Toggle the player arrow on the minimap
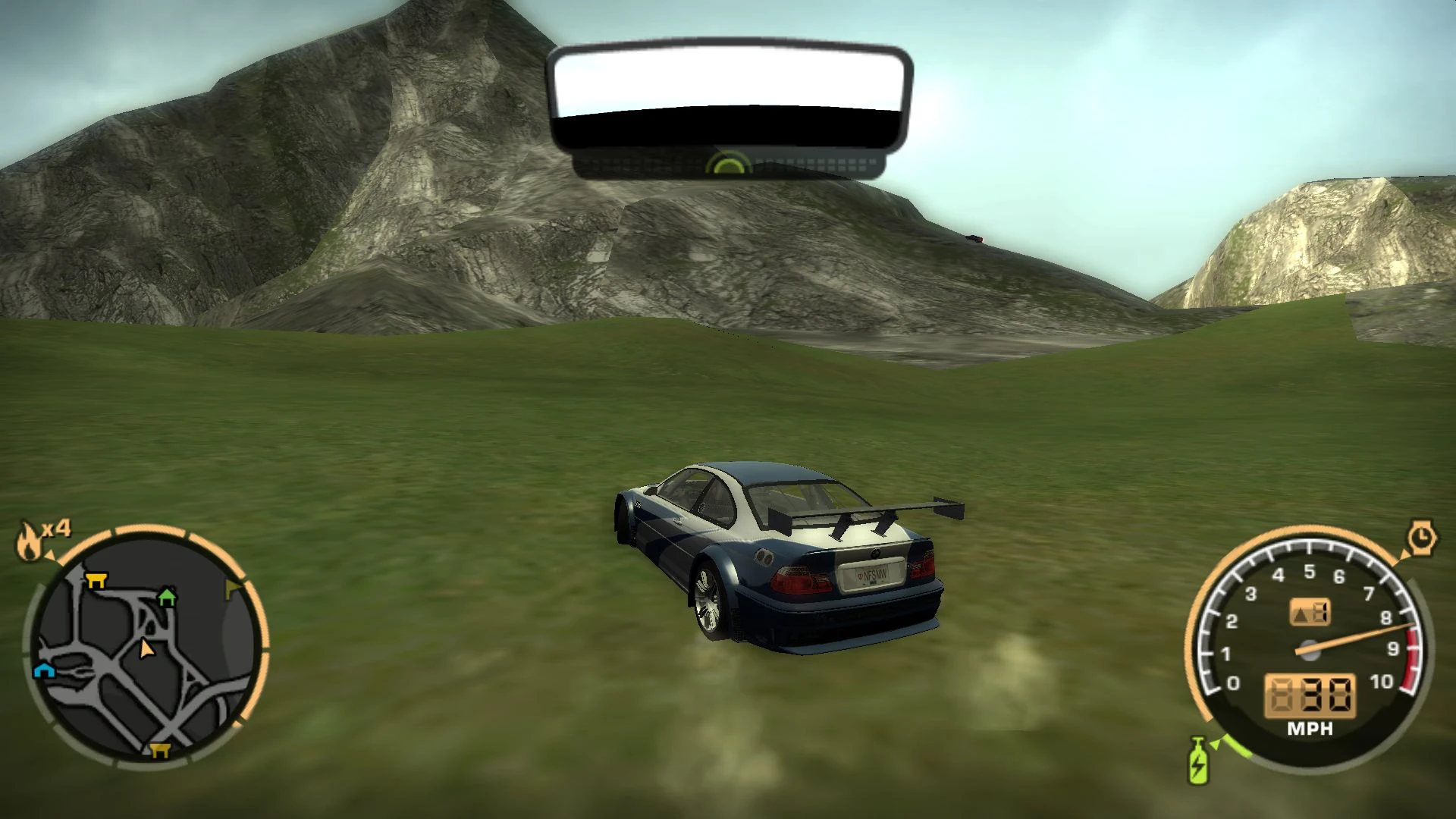The width and height of the screenshot is (1456, 819). click(x=146, y=648)
